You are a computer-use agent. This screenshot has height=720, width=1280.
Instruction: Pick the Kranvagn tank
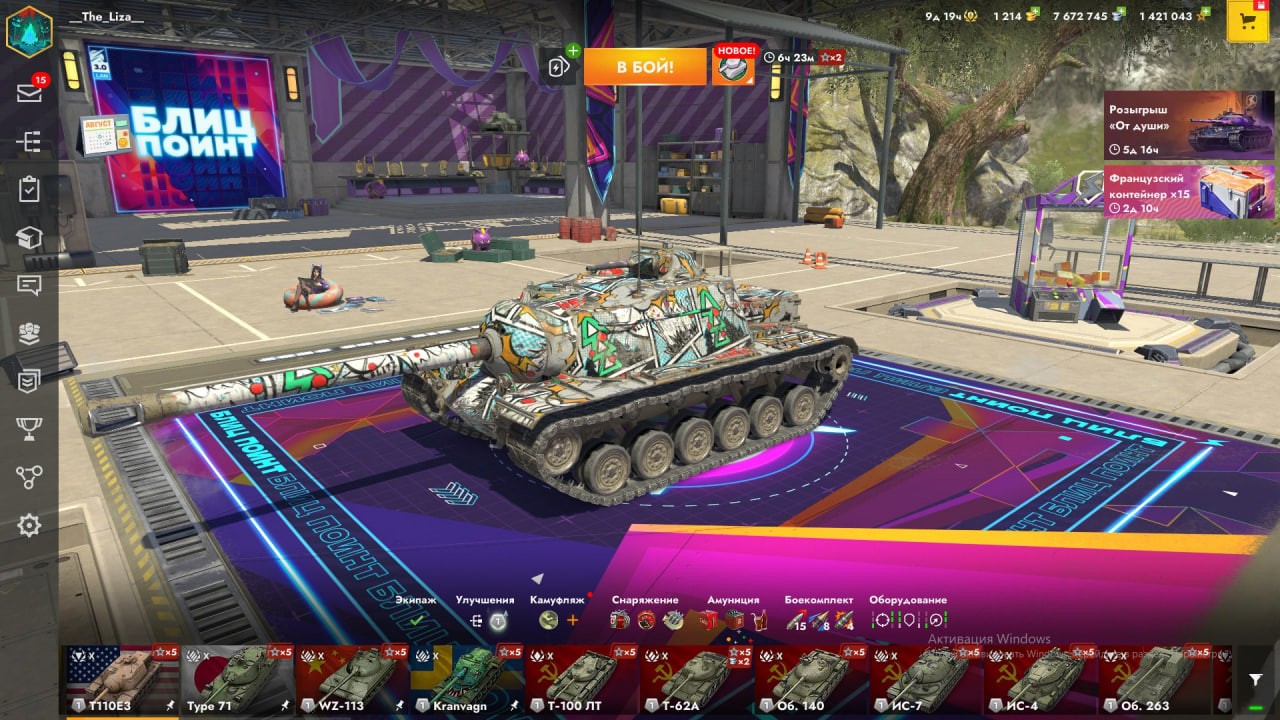click(x=467, y=679)
